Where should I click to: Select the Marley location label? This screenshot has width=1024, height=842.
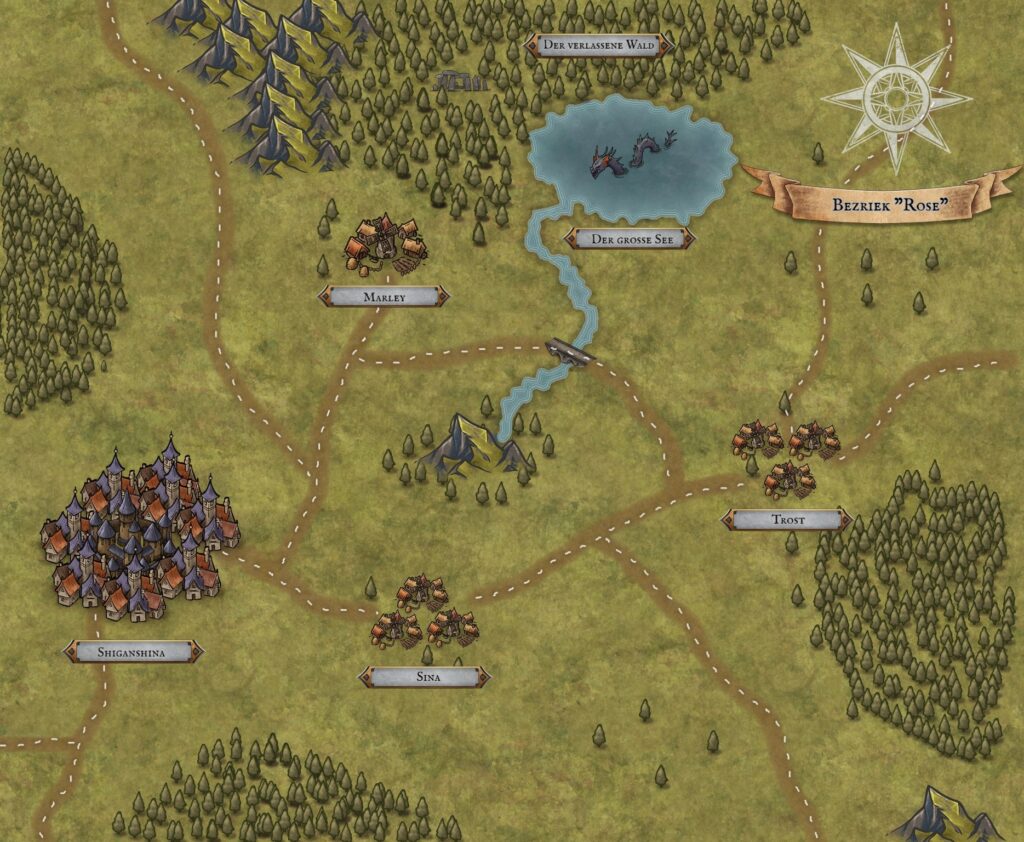click(x=383, y=296)
